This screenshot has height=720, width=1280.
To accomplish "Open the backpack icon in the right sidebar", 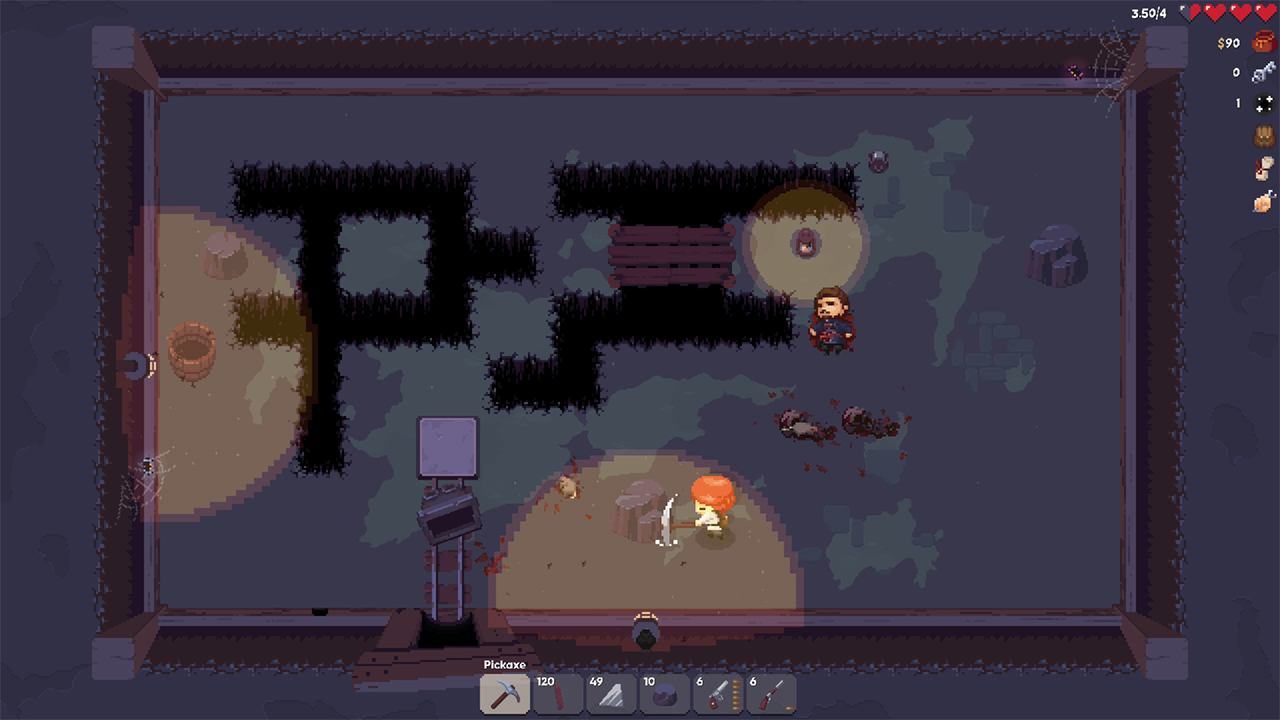I will click(x=1263, y=136).
